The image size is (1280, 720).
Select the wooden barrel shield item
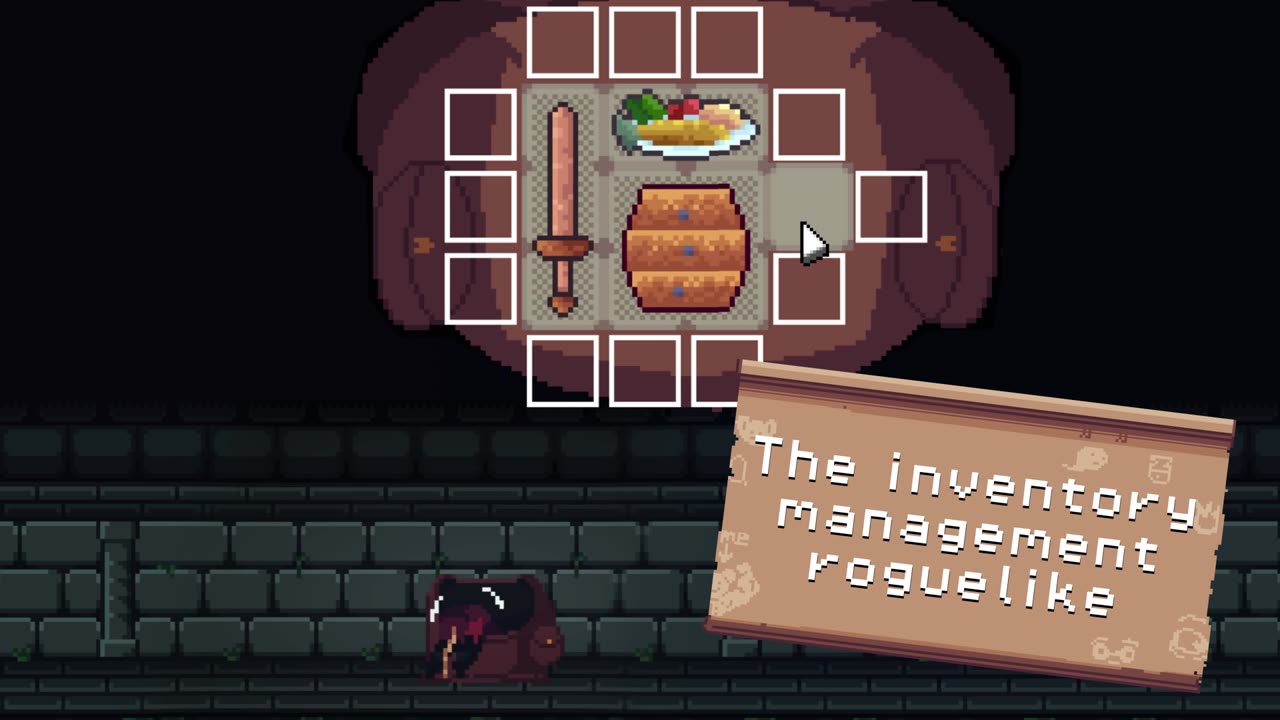[x=686, y=248]
